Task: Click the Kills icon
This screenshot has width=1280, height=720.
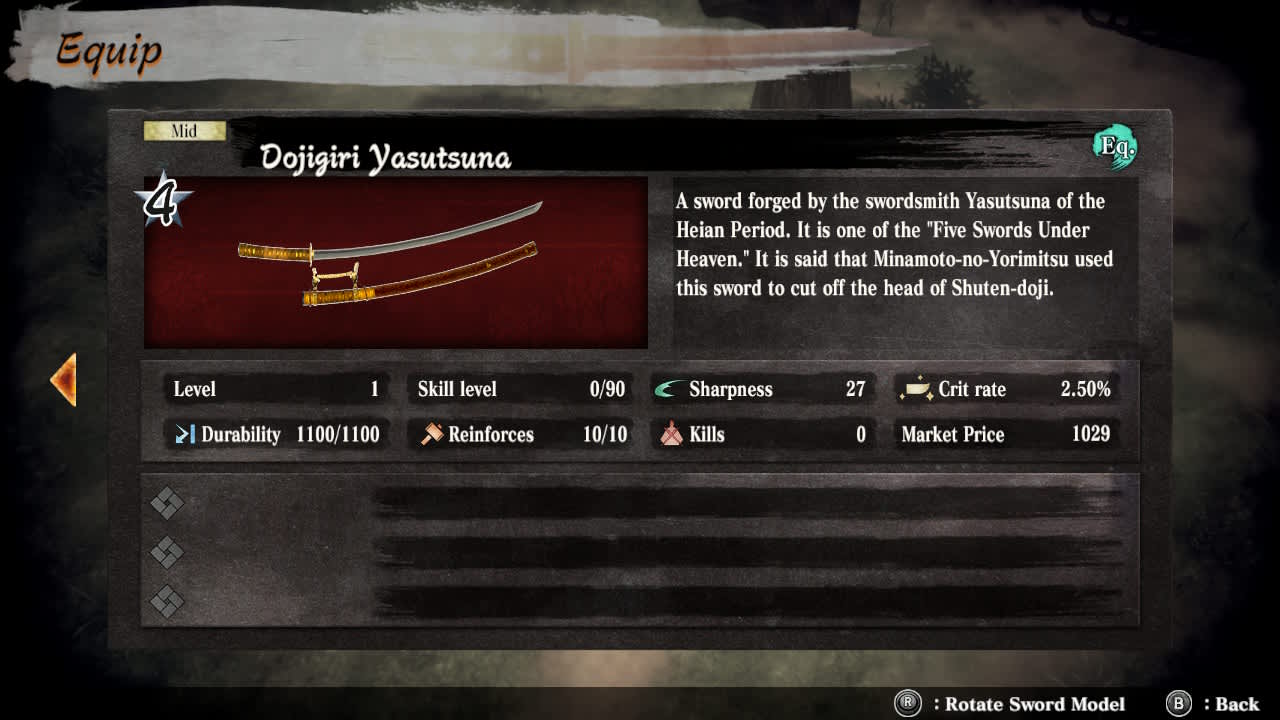Action: pos(669,434)
